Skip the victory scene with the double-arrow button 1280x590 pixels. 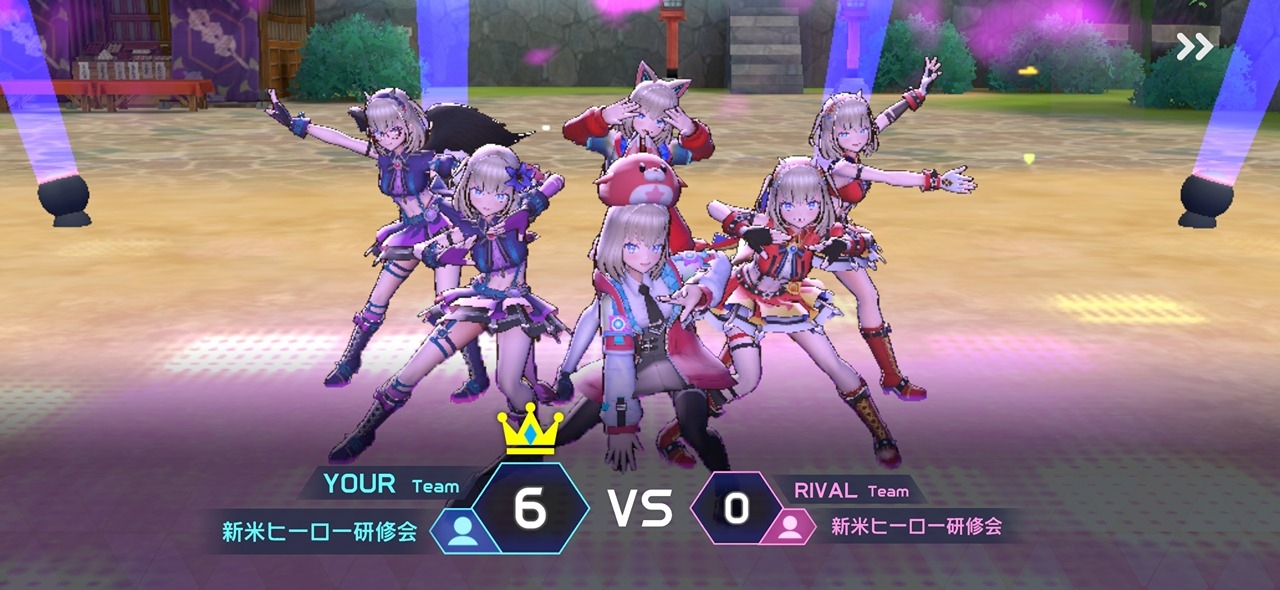[1194, 47]
